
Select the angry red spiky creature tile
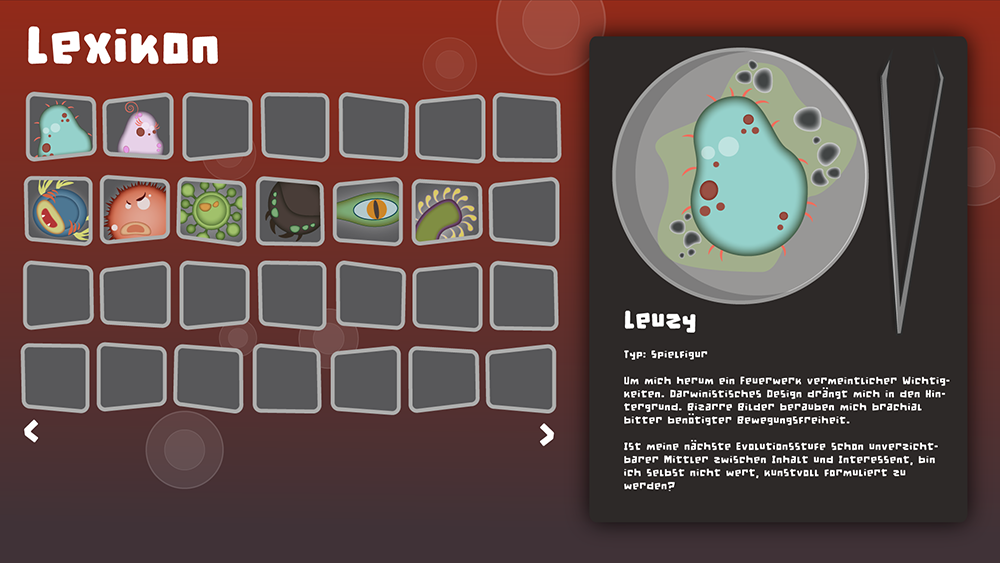click(x=135, y=211)
